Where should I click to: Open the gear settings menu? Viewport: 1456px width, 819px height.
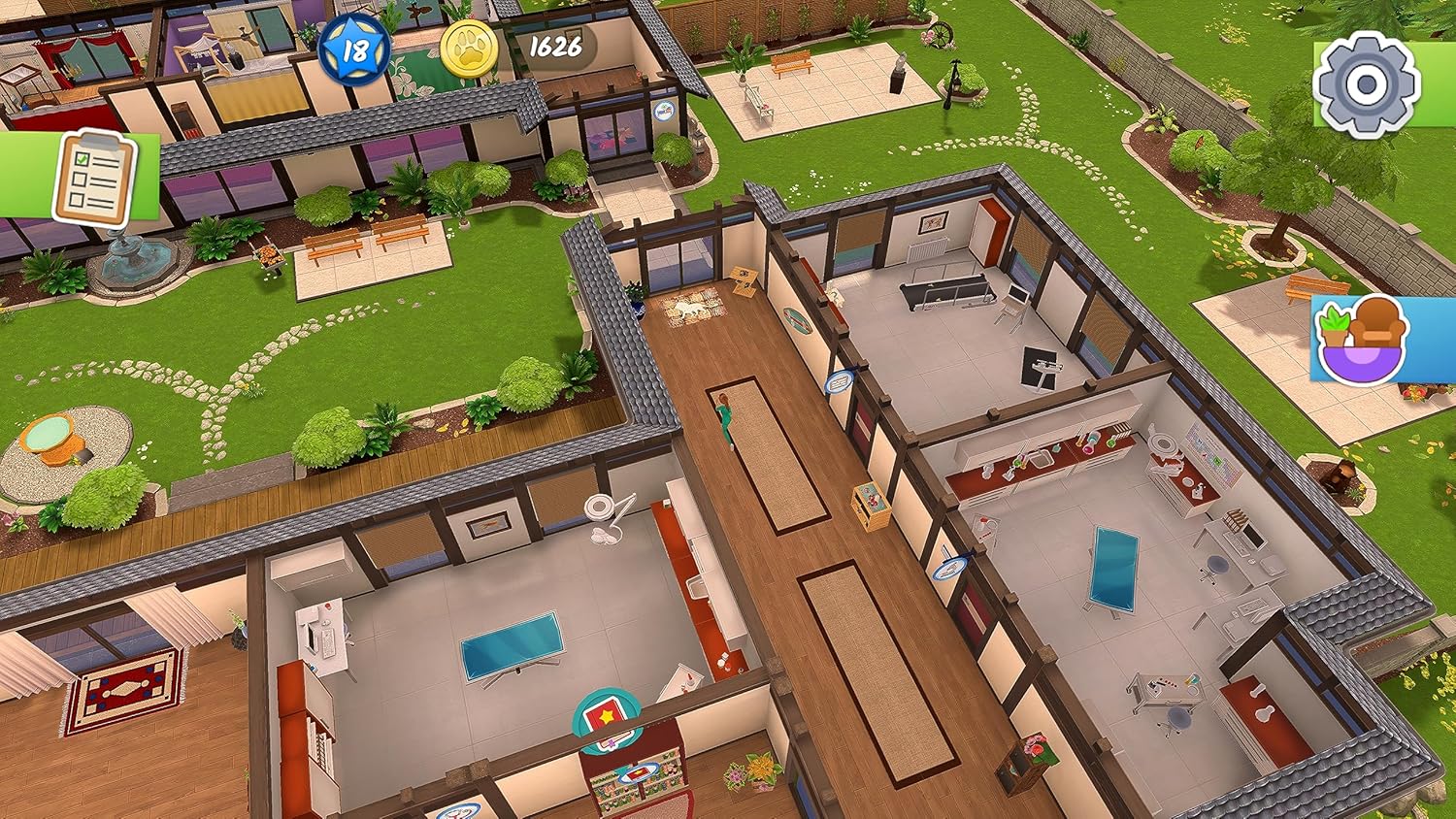(x=1366, y=84)
